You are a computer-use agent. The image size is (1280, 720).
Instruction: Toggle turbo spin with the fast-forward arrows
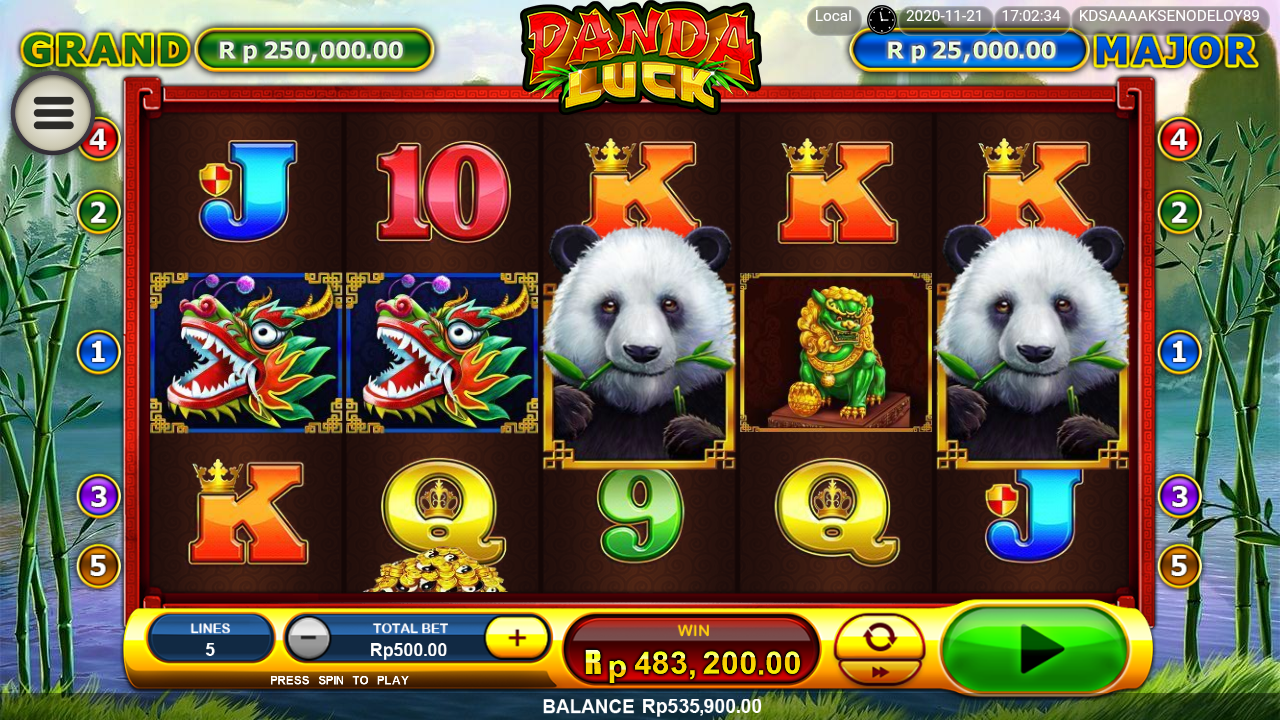pos(880,673)
